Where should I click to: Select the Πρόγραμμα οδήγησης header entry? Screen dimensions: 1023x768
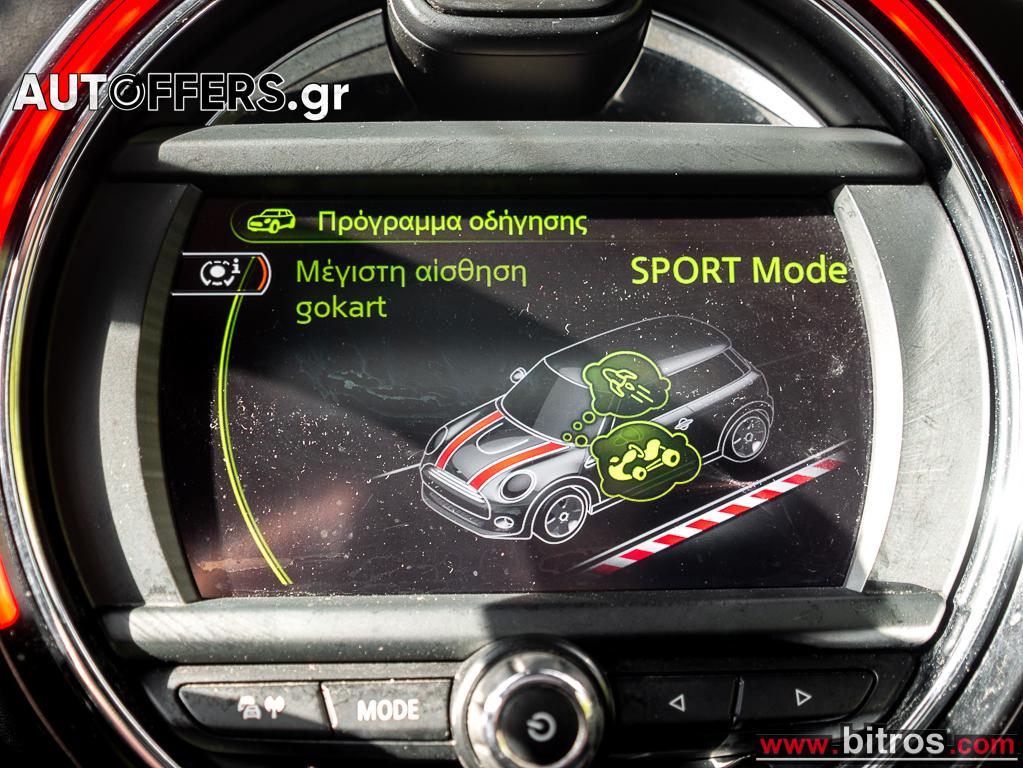point(452,221)
